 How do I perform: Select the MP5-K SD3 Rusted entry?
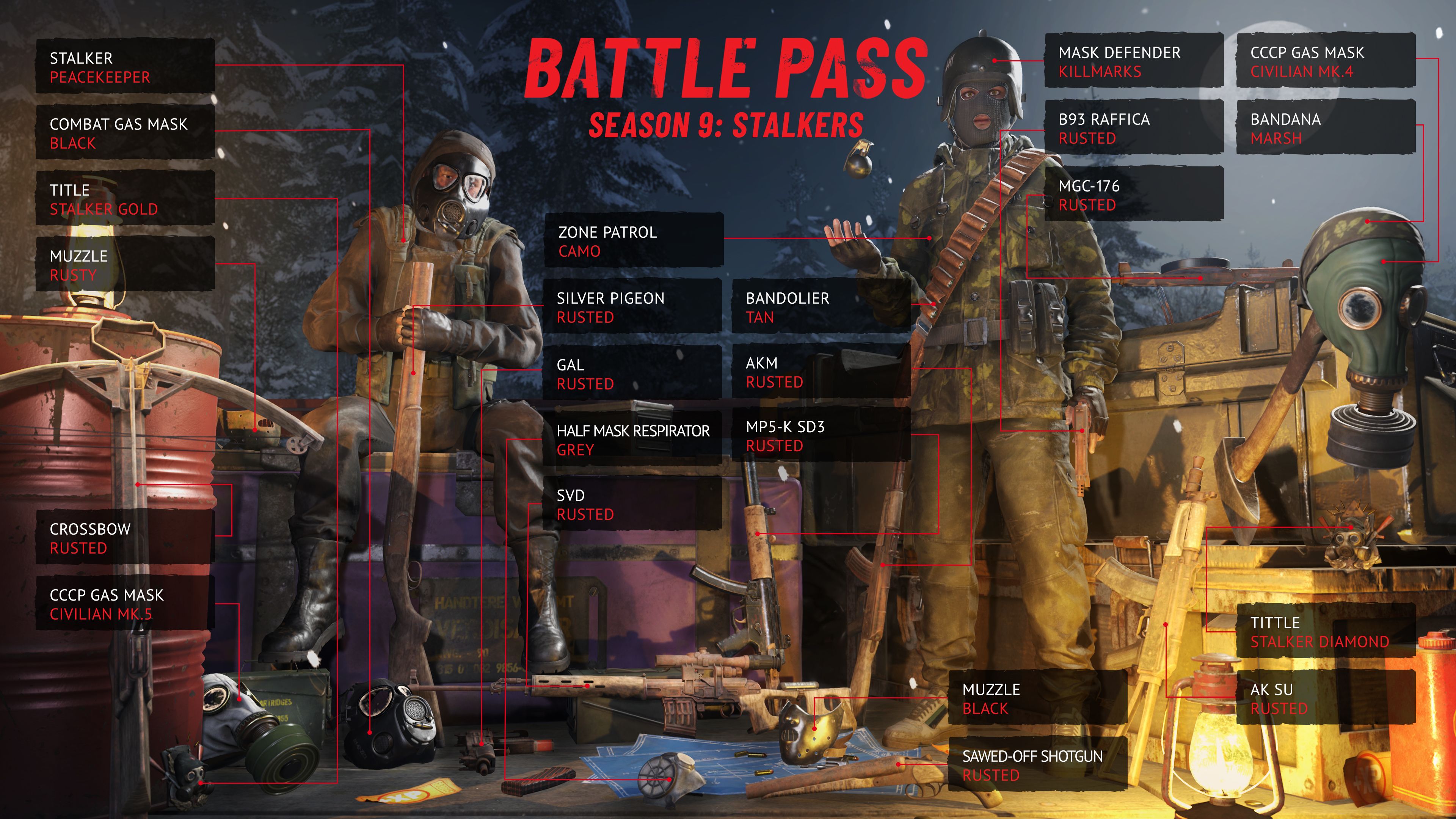point(821,436)
